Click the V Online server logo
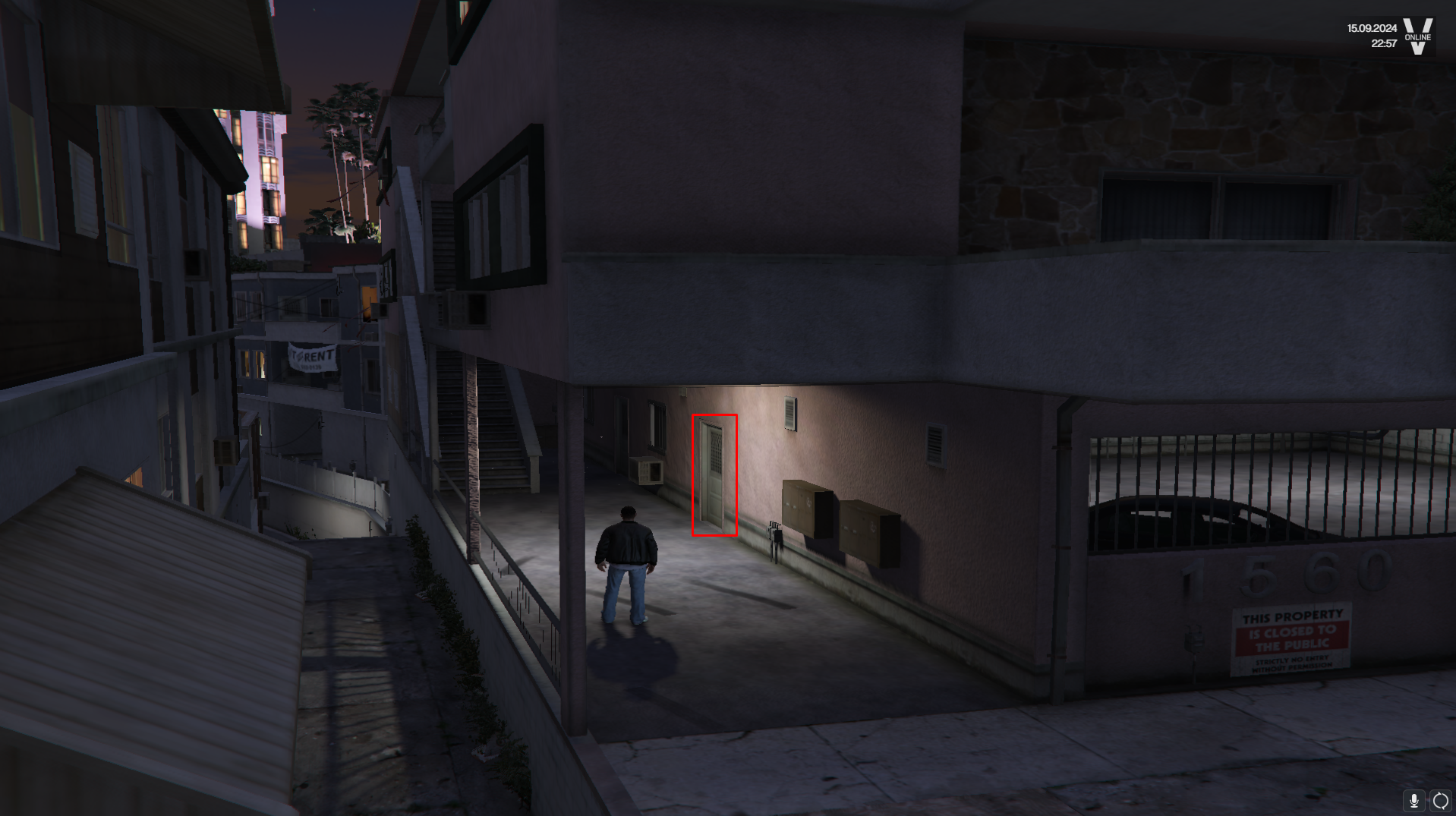The height and width of the screenshot is (816, 1456). coord(1417,36)
